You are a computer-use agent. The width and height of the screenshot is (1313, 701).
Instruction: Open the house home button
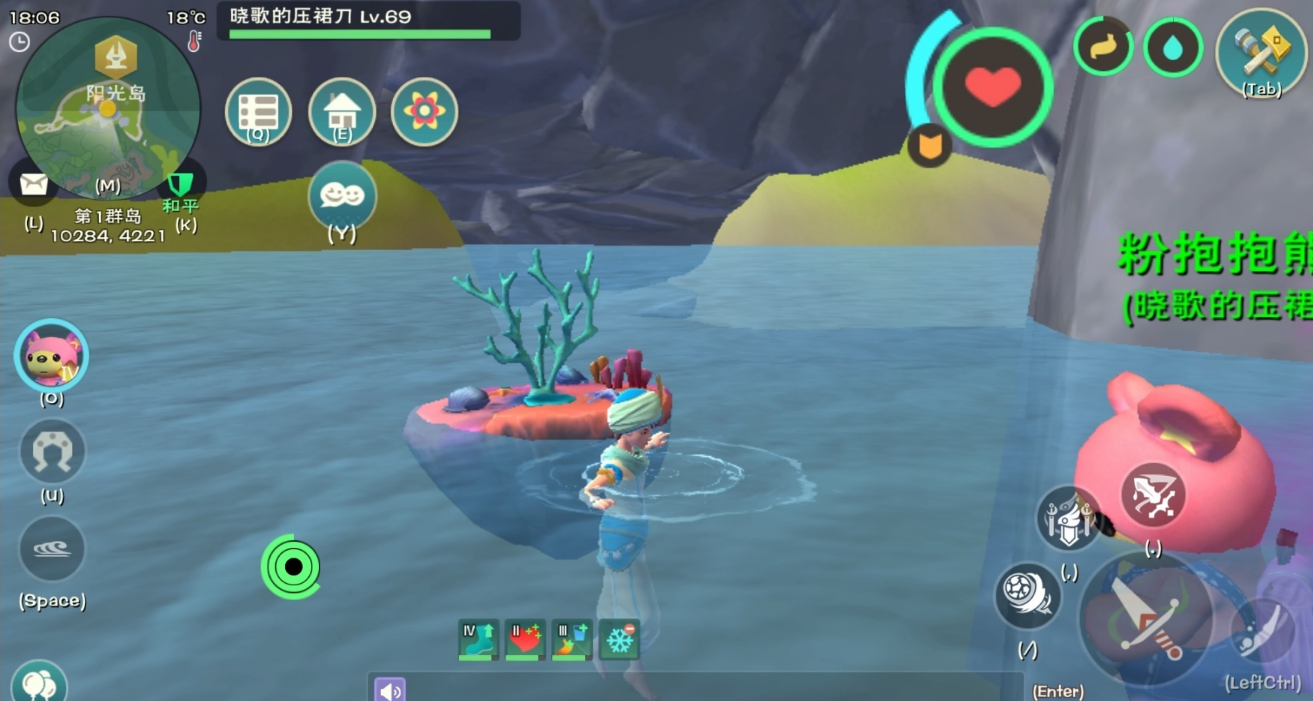click(x=342, y=111)
